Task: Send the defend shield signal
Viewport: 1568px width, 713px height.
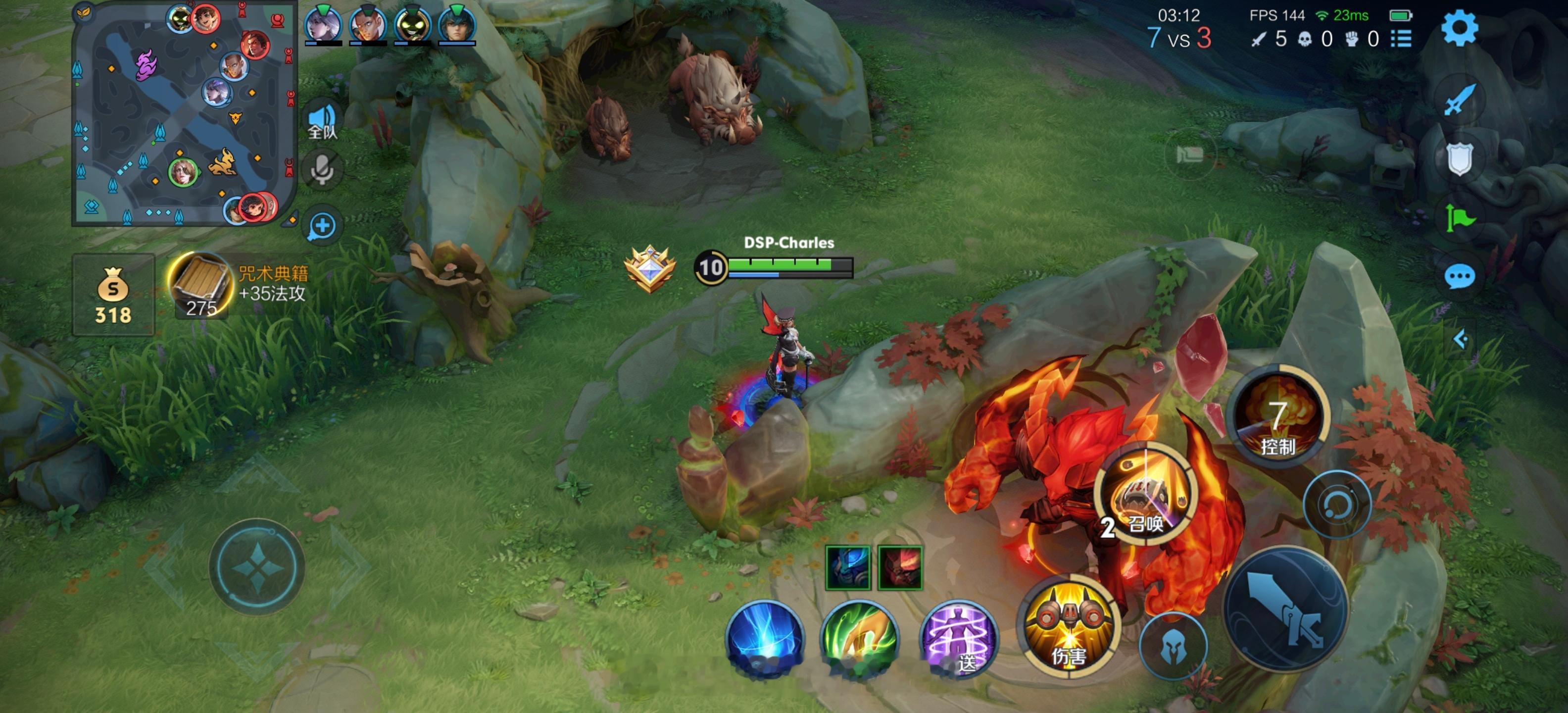Action: click(x=1459, y=158)
